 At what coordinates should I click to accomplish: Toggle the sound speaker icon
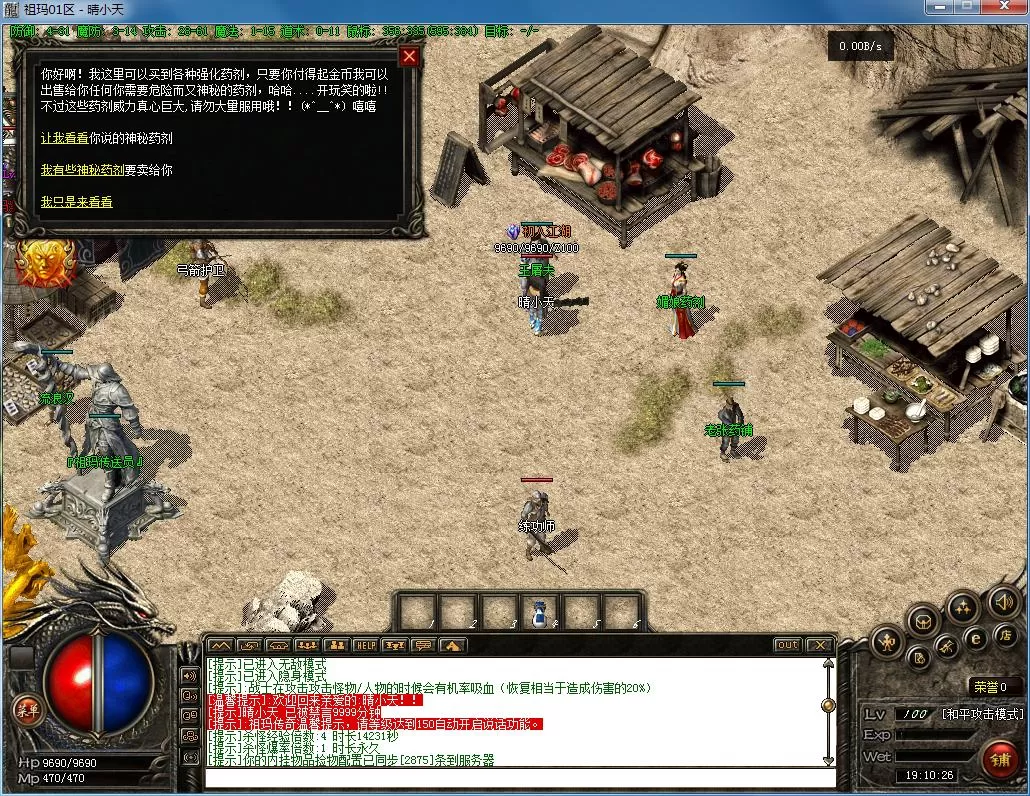1003,601
